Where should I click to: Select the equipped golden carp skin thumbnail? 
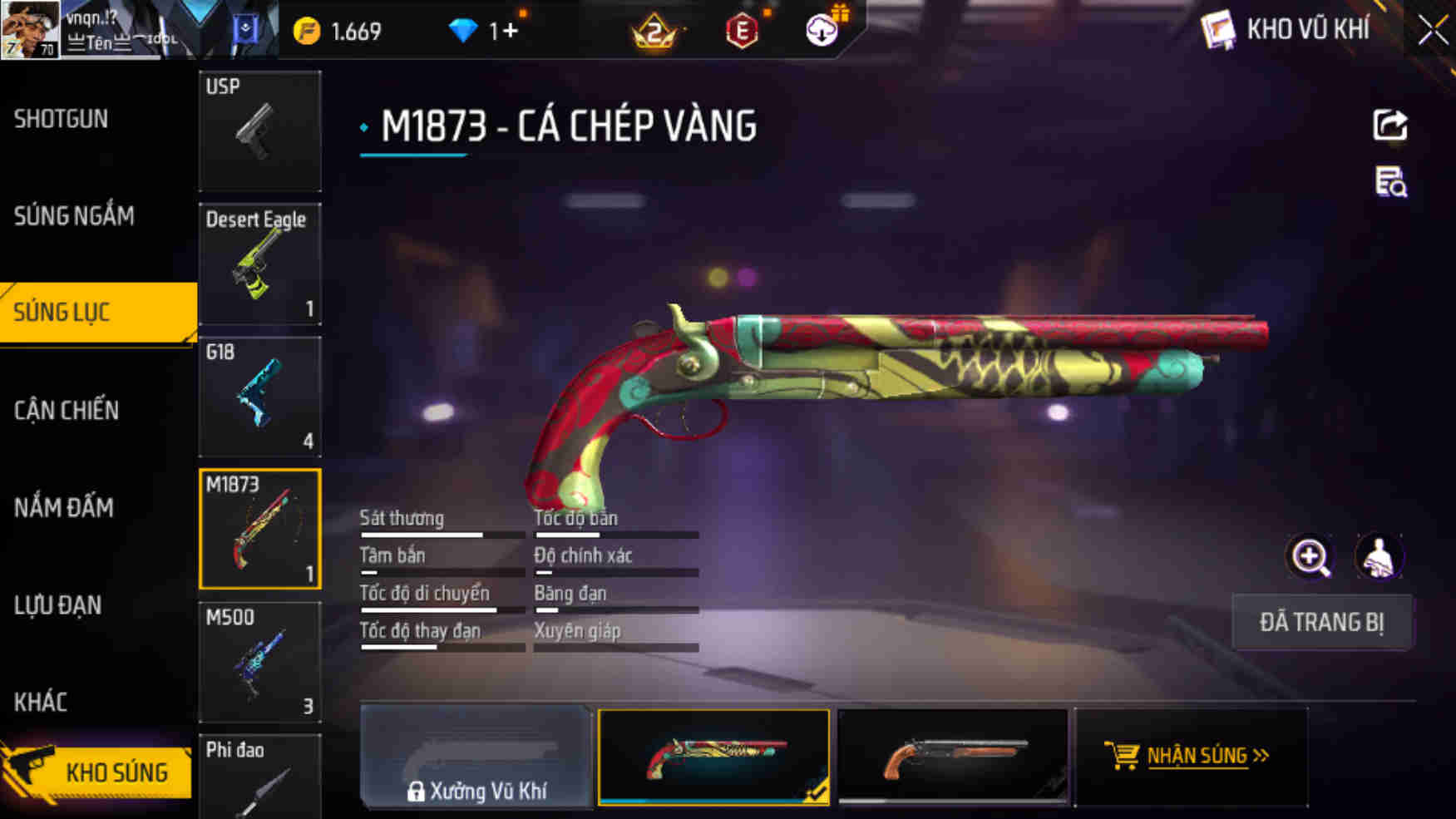click(713, 756)
